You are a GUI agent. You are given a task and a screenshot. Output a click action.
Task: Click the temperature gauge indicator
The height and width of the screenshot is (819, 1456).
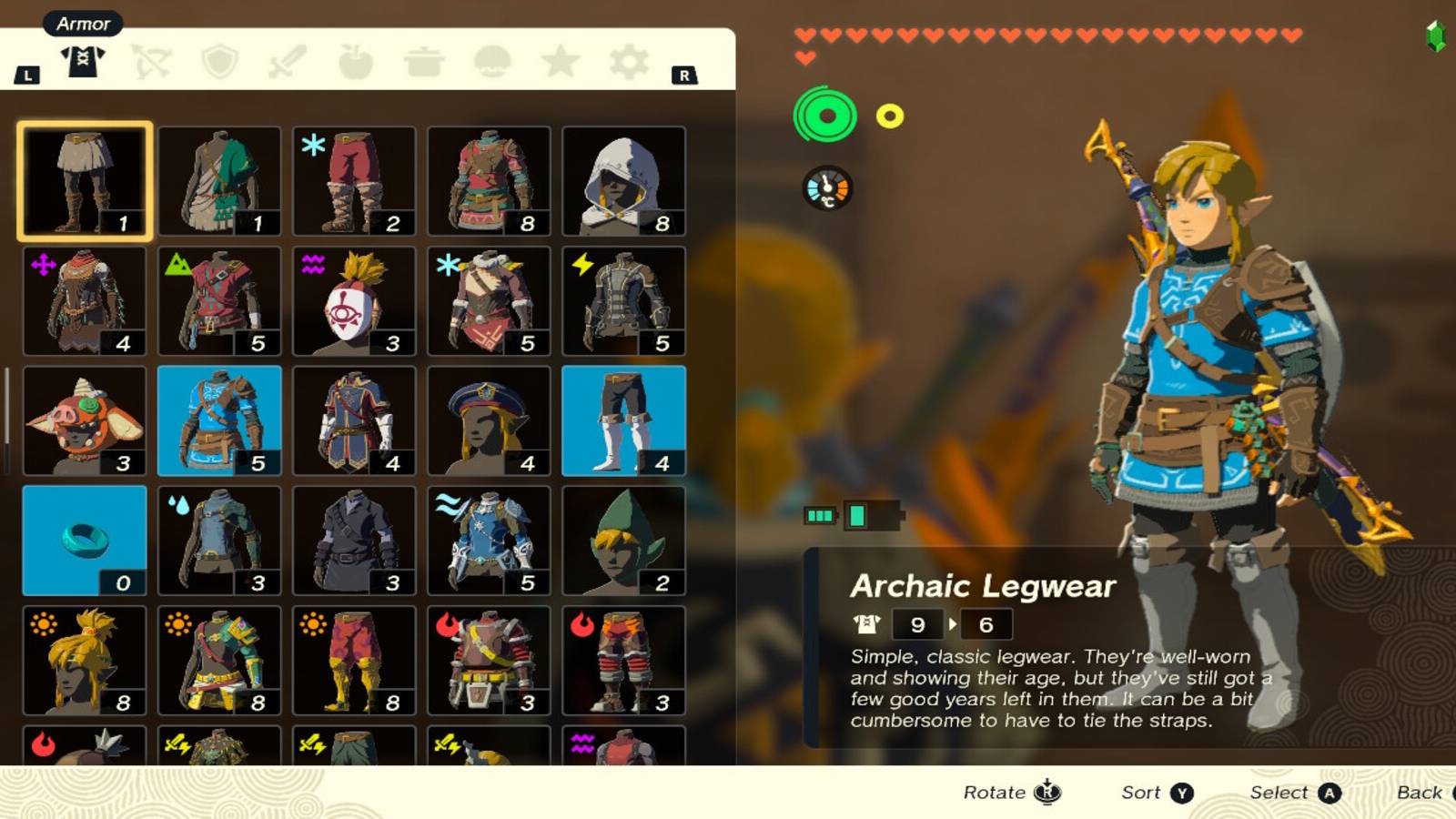829,188
